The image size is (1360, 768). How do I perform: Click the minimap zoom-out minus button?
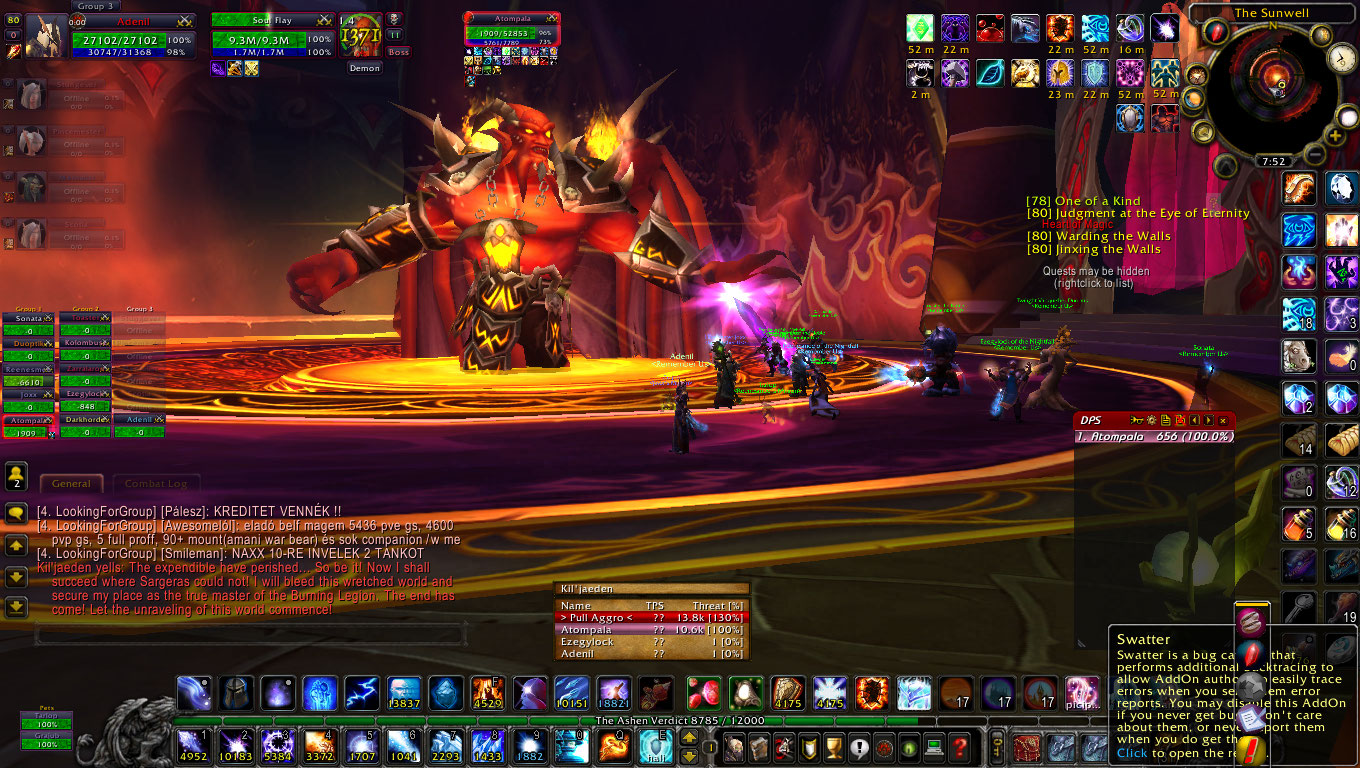1313,153
